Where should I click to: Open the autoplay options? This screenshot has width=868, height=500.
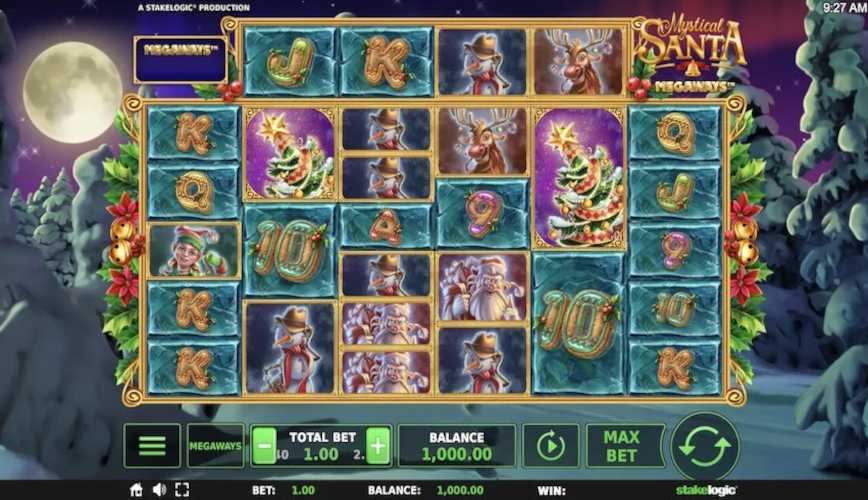(x=550, y=446)
